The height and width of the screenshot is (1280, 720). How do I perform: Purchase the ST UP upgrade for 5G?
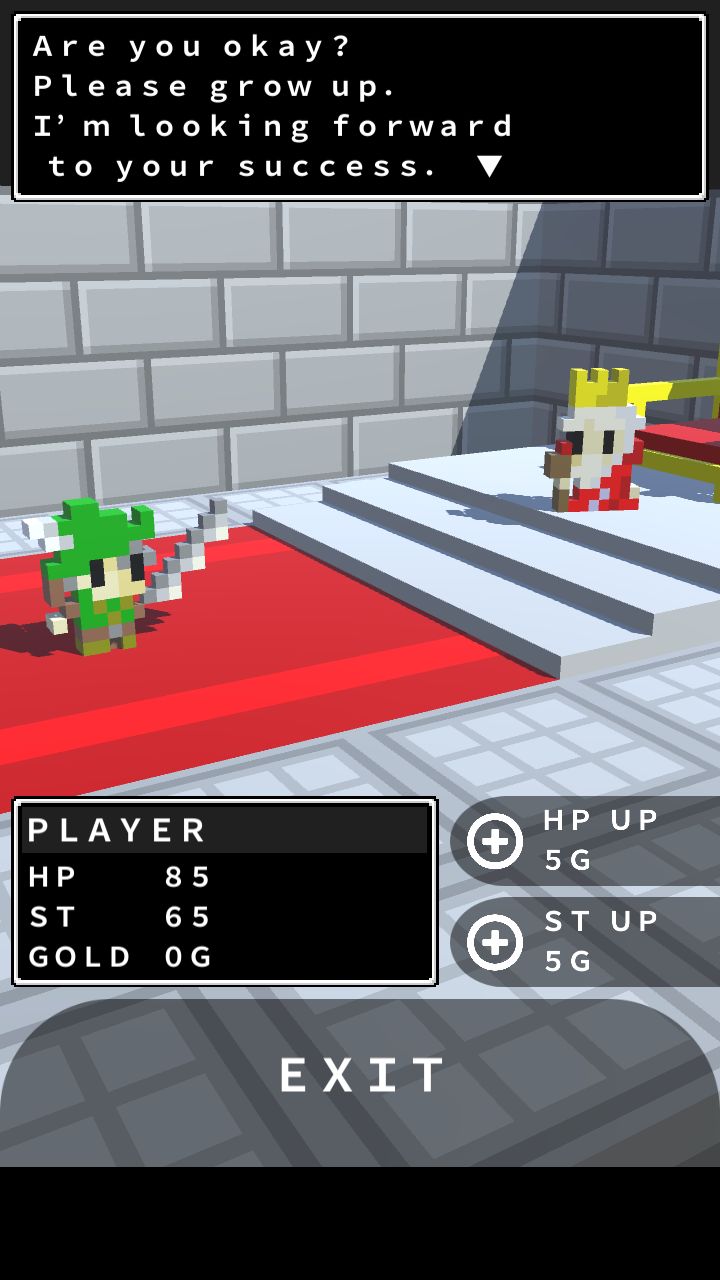coord(496,942)
